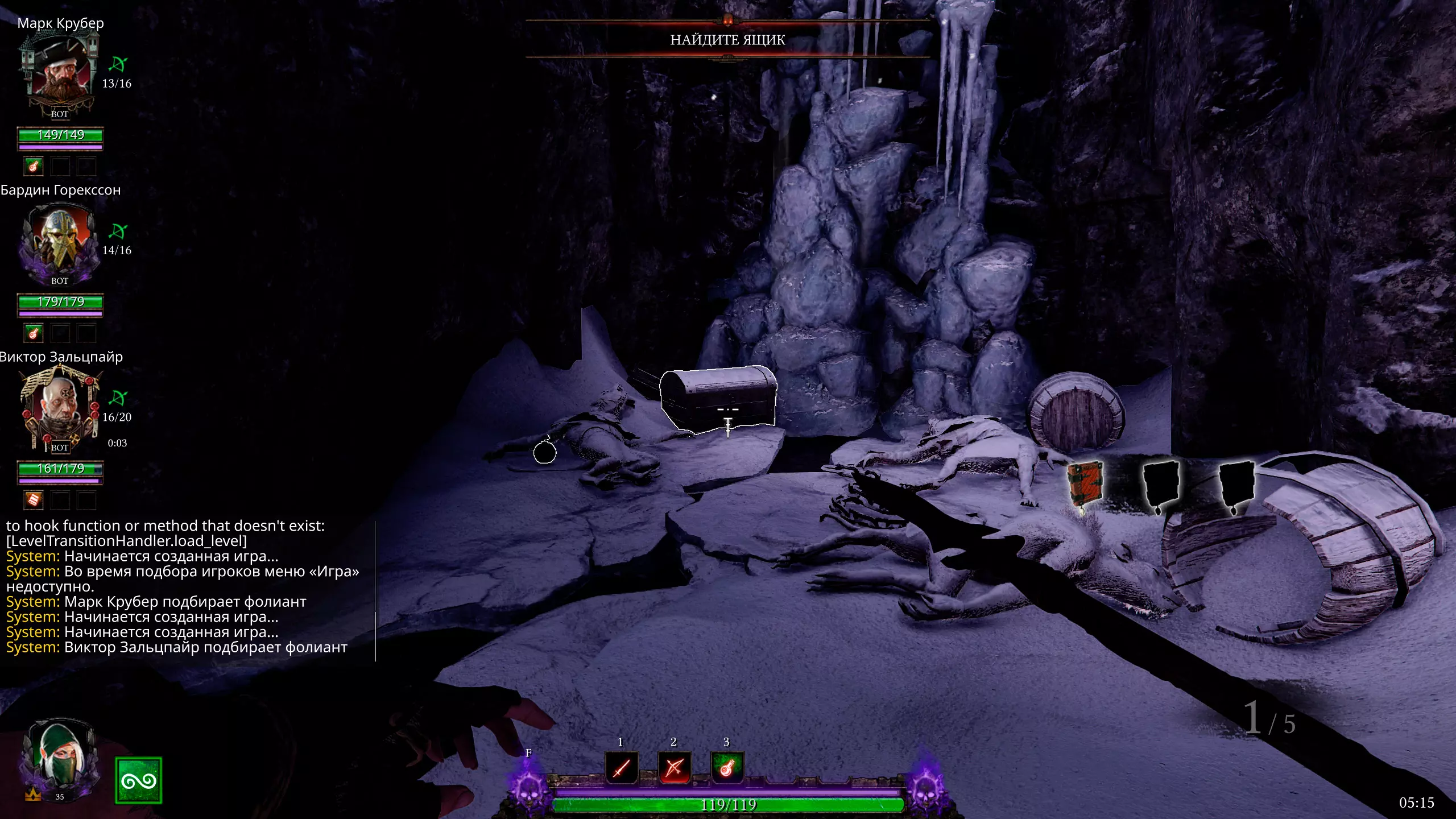Click the collected red tome icon

tap(1085, 485)
